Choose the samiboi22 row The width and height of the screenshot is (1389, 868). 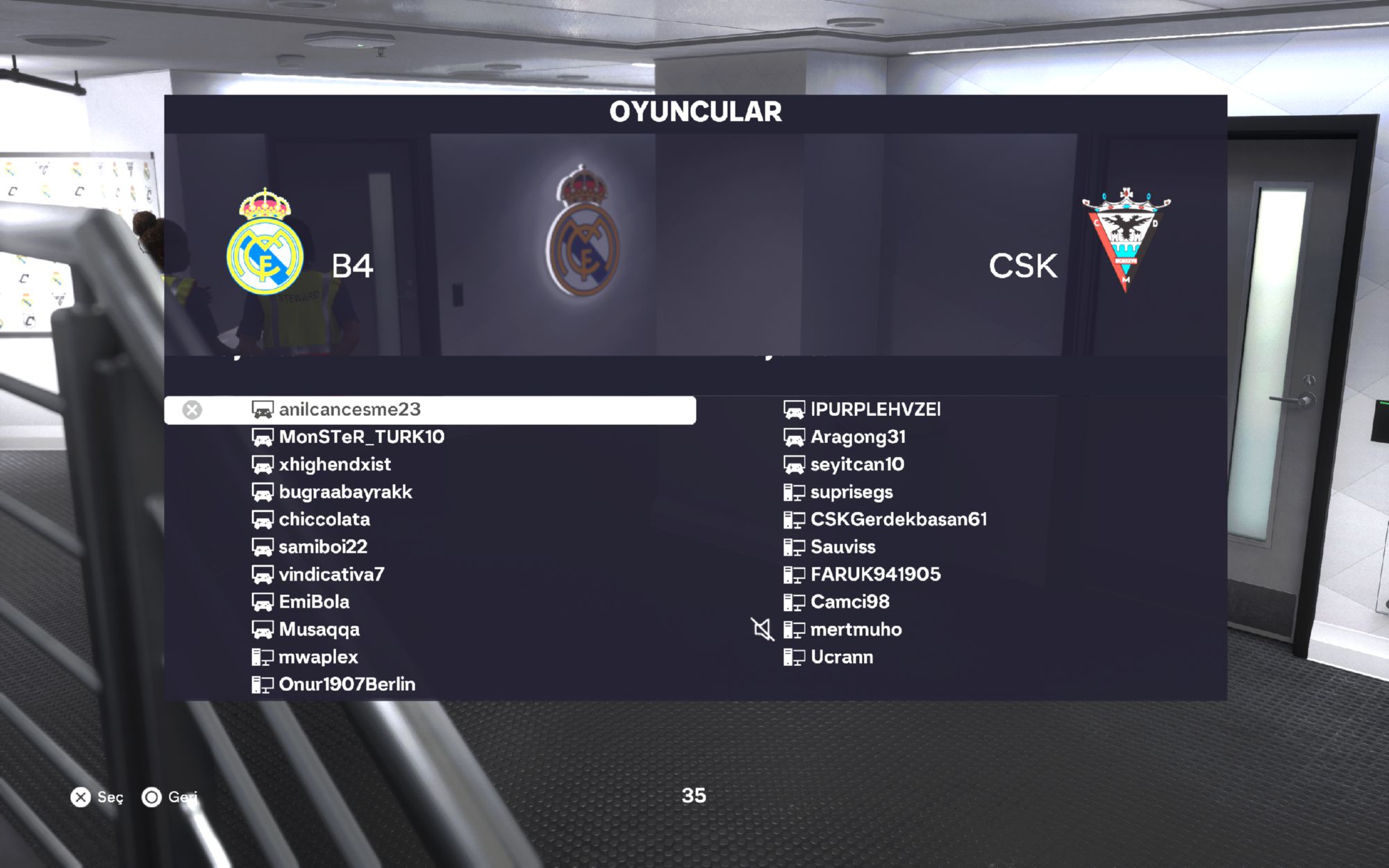(323, 547)
